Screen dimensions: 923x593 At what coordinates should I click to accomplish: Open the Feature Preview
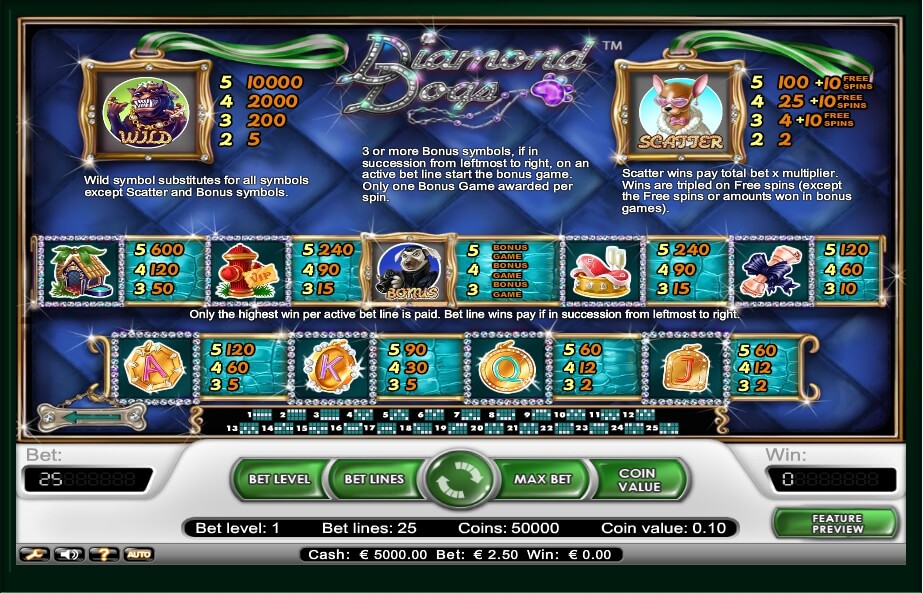836,523
